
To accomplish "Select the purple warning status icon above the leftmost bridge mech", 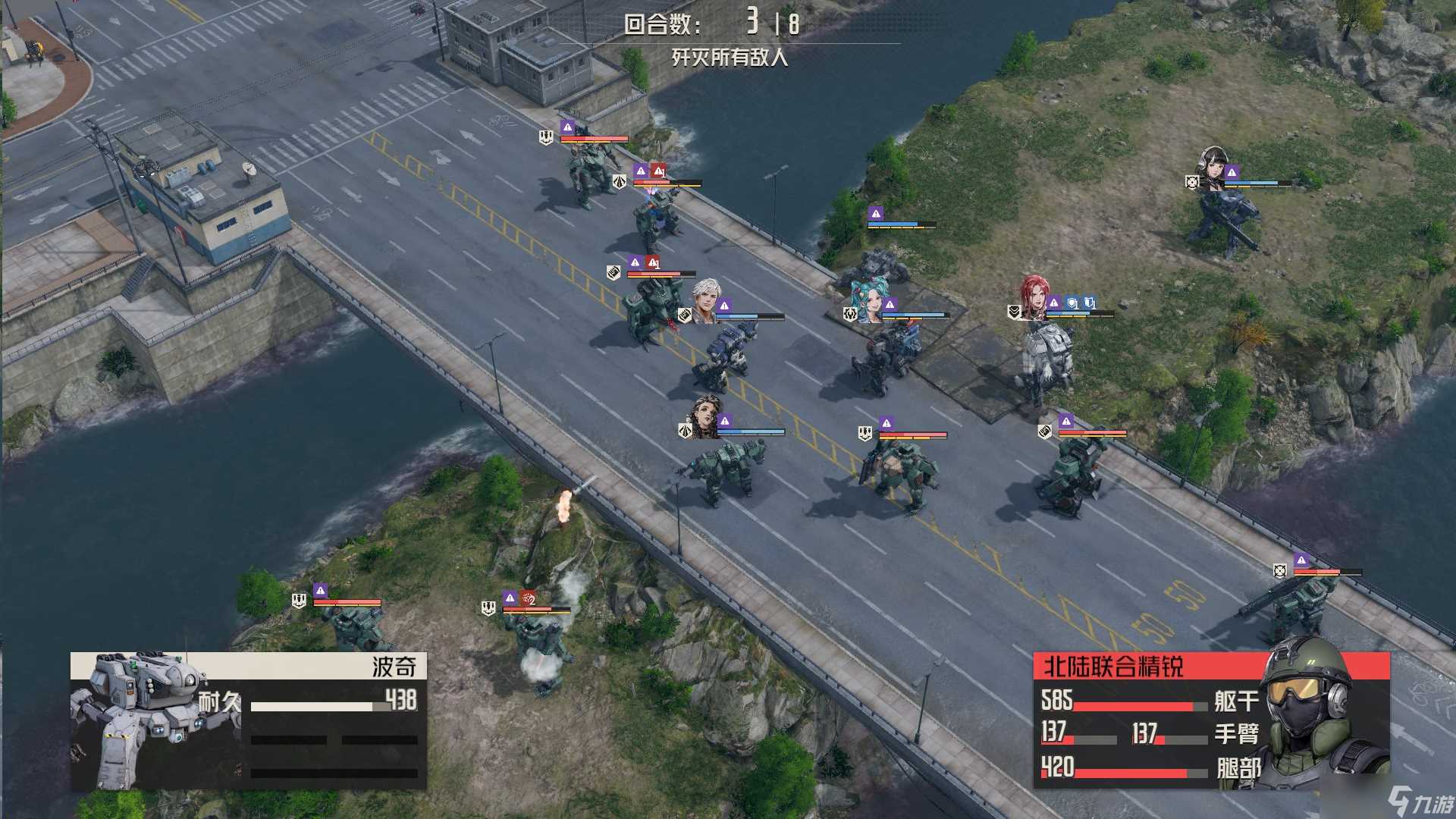I will click(567, 127).
